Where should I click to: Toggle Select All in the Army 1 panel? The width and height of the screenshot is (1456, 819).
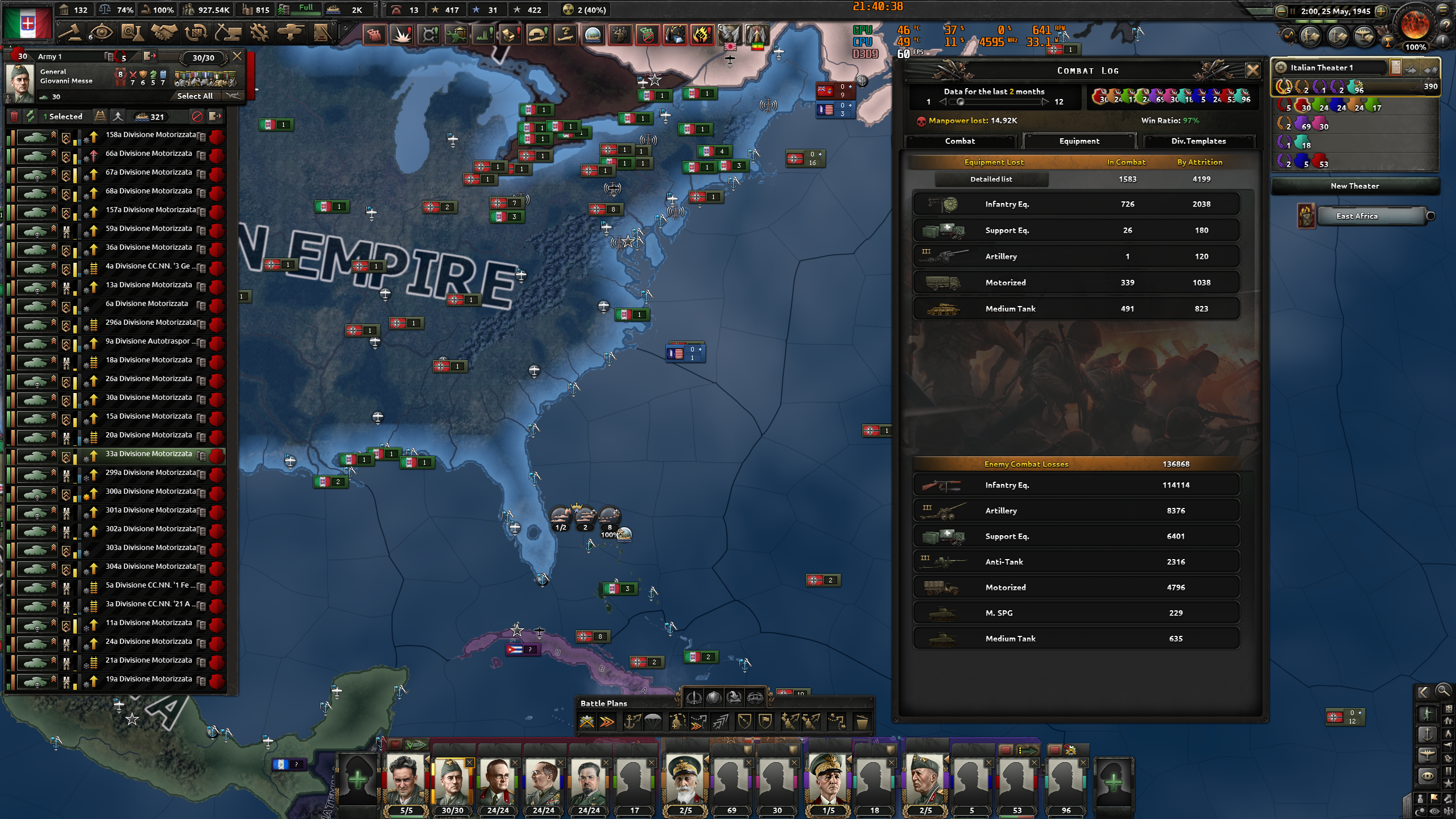click(195, 96)
